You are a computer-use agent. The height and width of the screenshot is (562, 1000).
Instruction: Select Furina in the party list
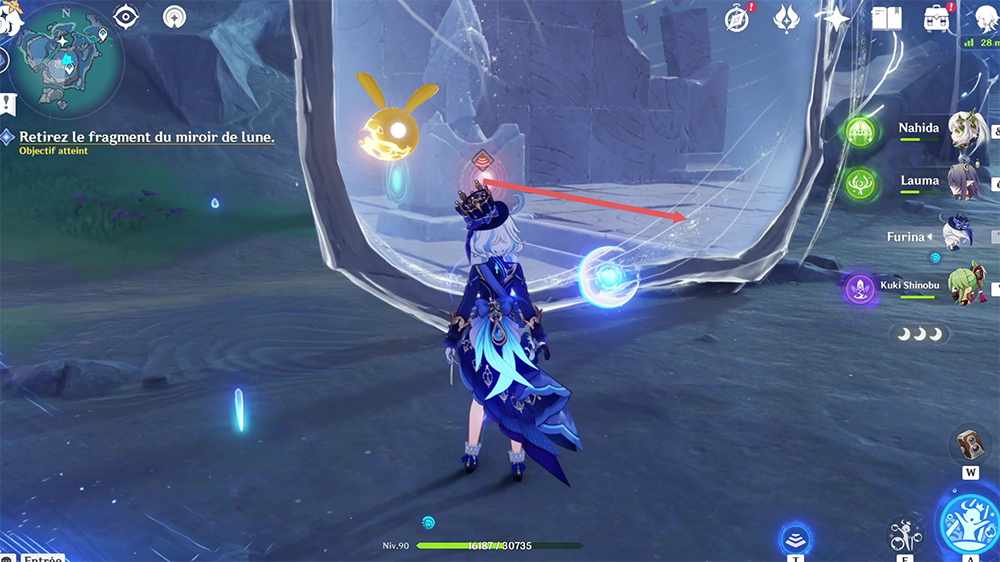click(960, 235)
